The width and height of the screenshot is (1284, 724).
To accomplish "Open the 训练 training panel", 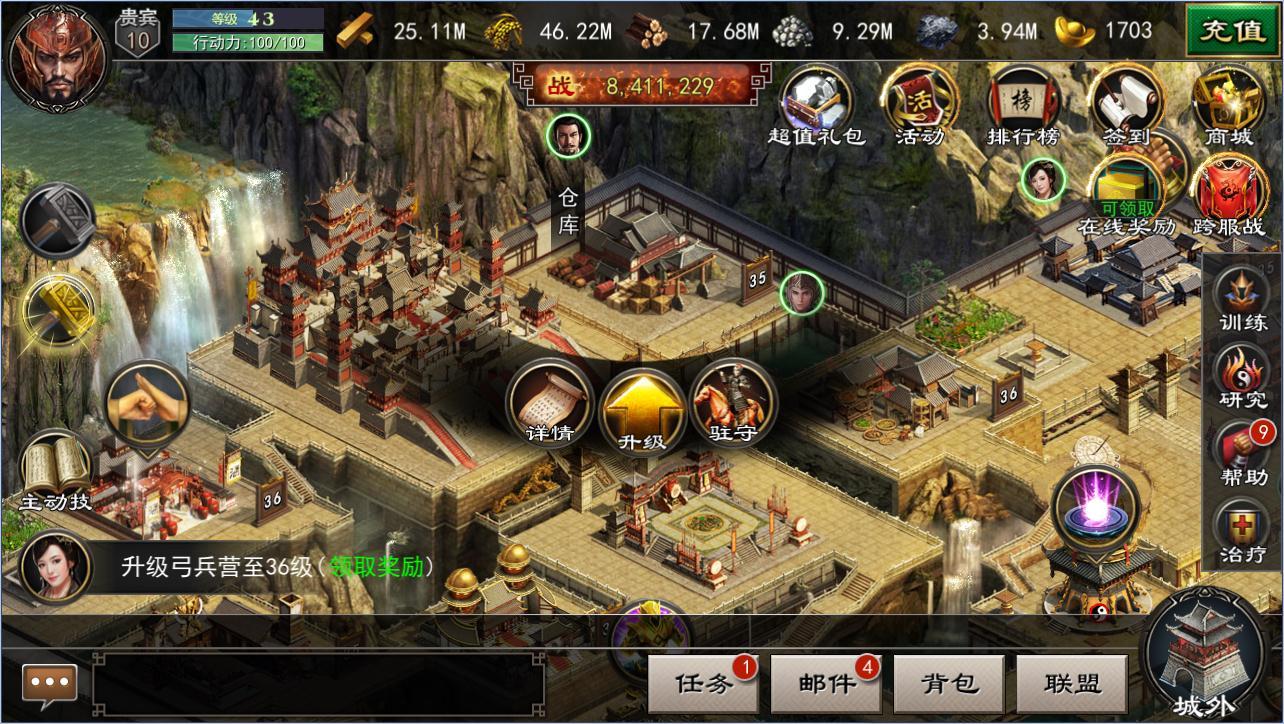I will pos(1243,297).
